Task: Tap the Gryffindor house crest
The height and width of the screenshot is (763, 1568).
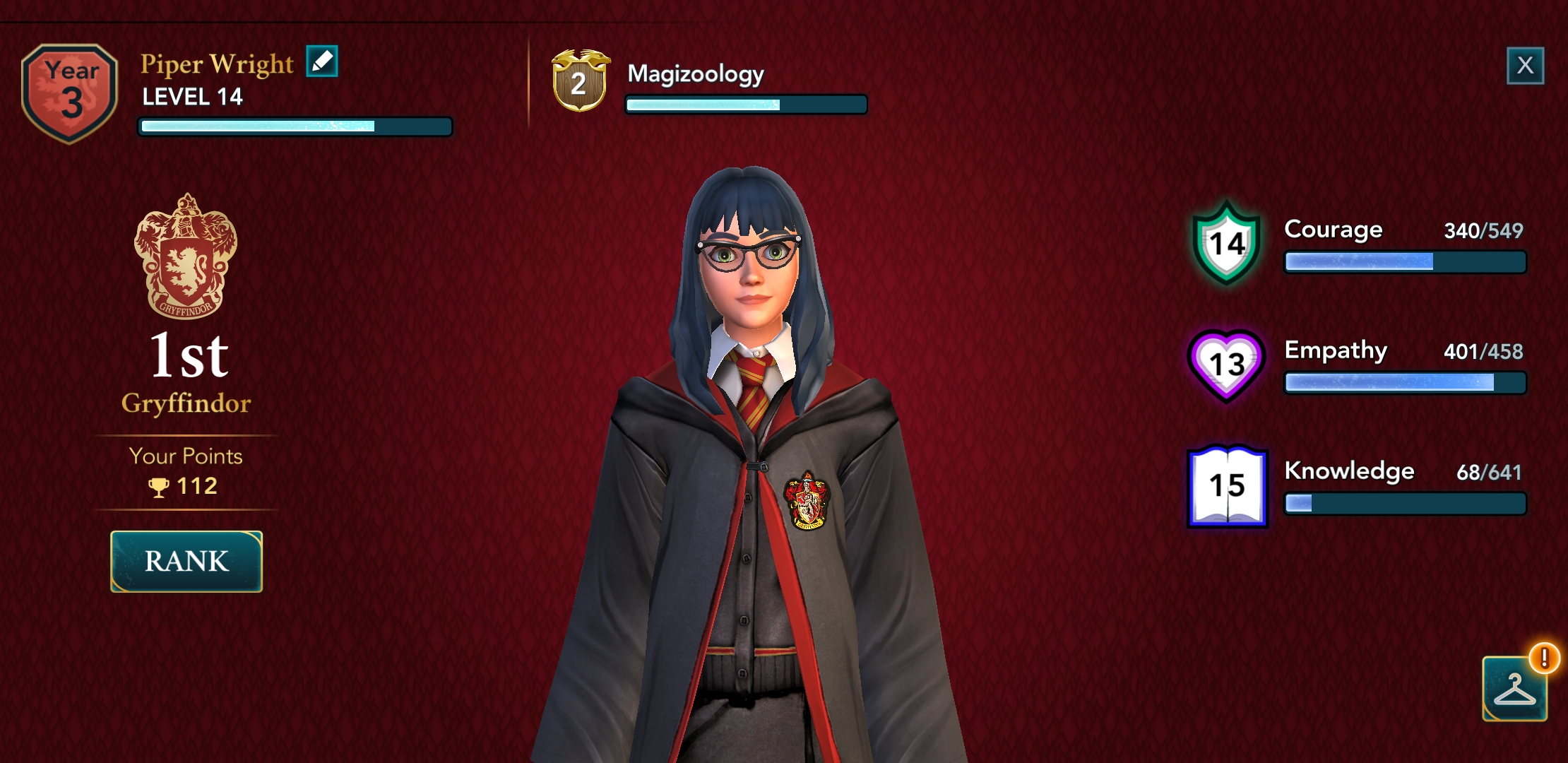Action: (x=186, y=256)
